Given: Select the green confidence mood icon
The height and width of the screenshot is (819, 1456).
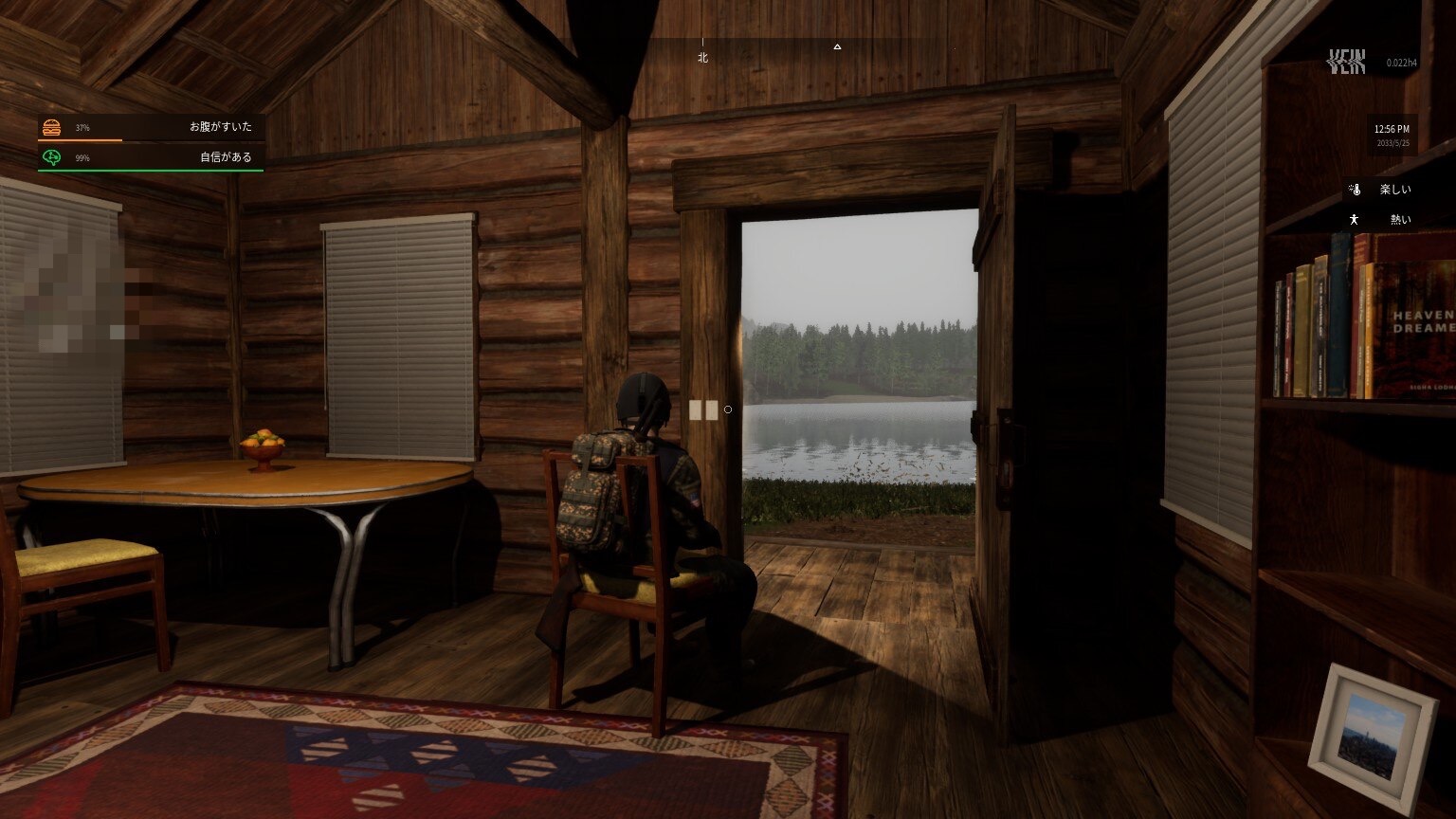Looking at the screenshot, I should (x=51, y=157).
